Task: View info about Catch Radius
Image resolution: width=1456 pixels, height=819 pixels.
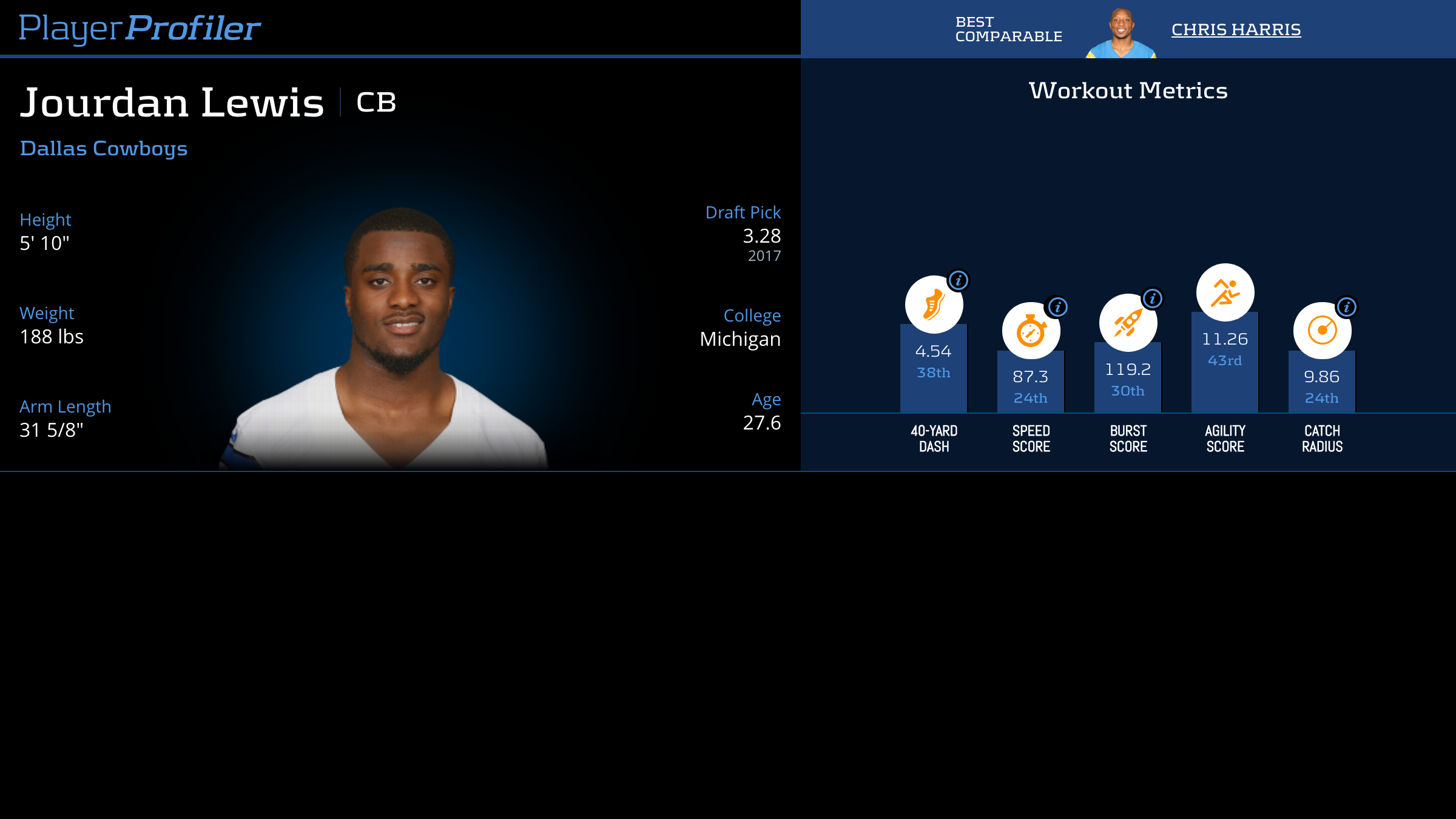Action: (1347, 307)
